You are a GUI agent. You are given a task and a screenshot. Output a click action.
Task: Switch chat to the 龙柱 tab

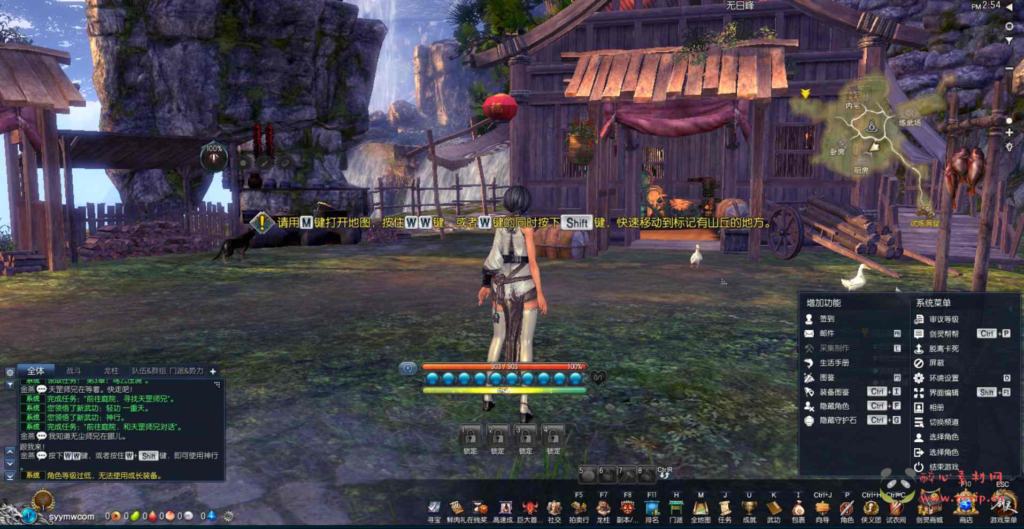point(111,370)
